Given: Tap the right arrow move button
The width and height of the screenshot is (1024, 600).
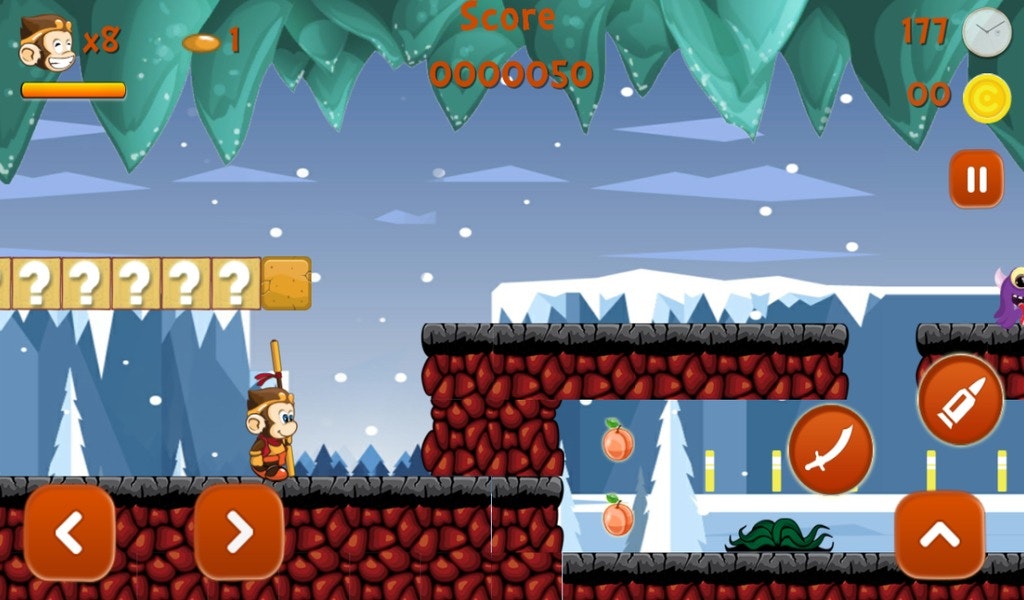Looking at the screenshot, I should pyautogui.click(x=239, y=533).
